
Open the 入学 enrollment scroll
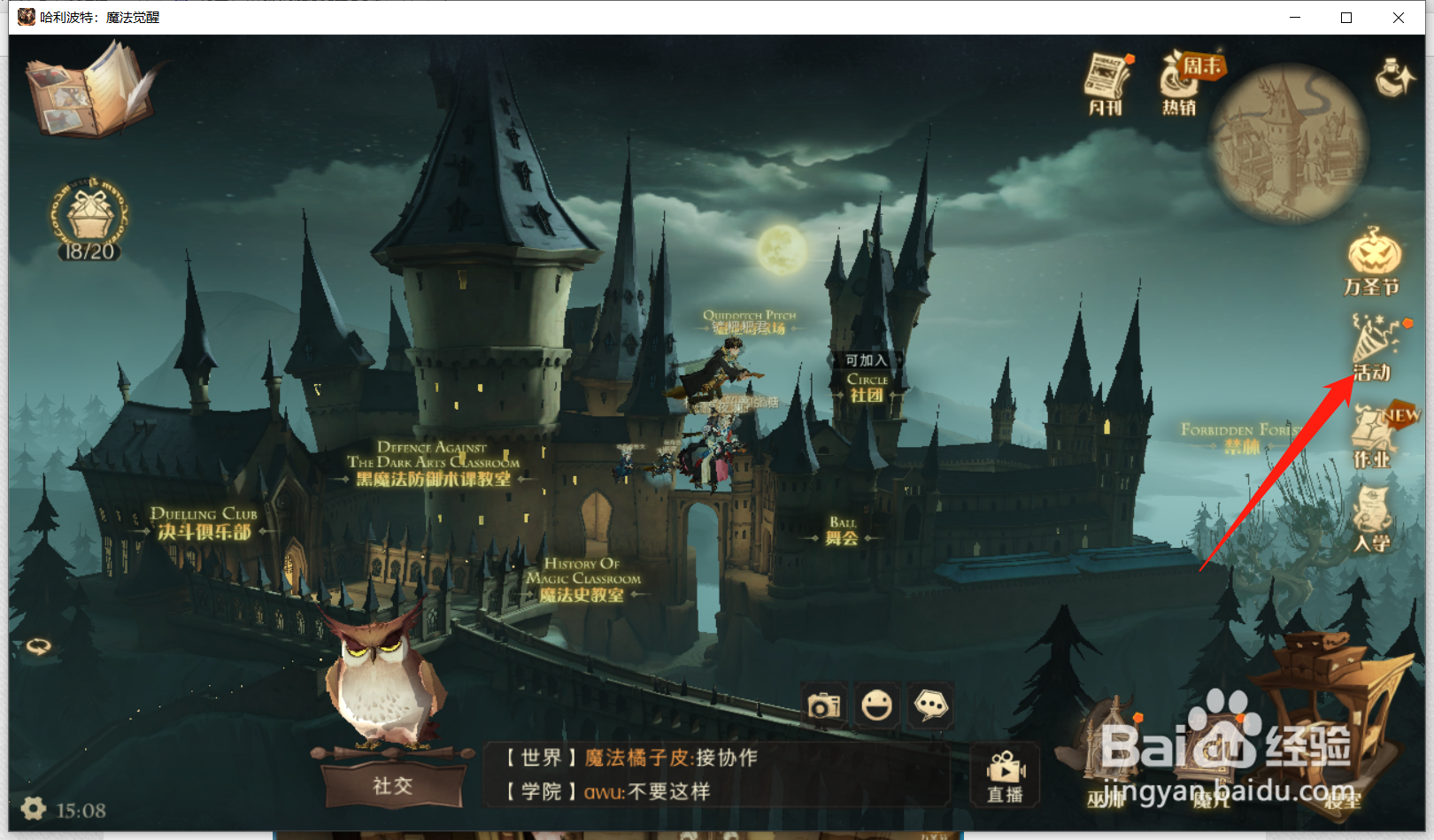click(1373, 520)
